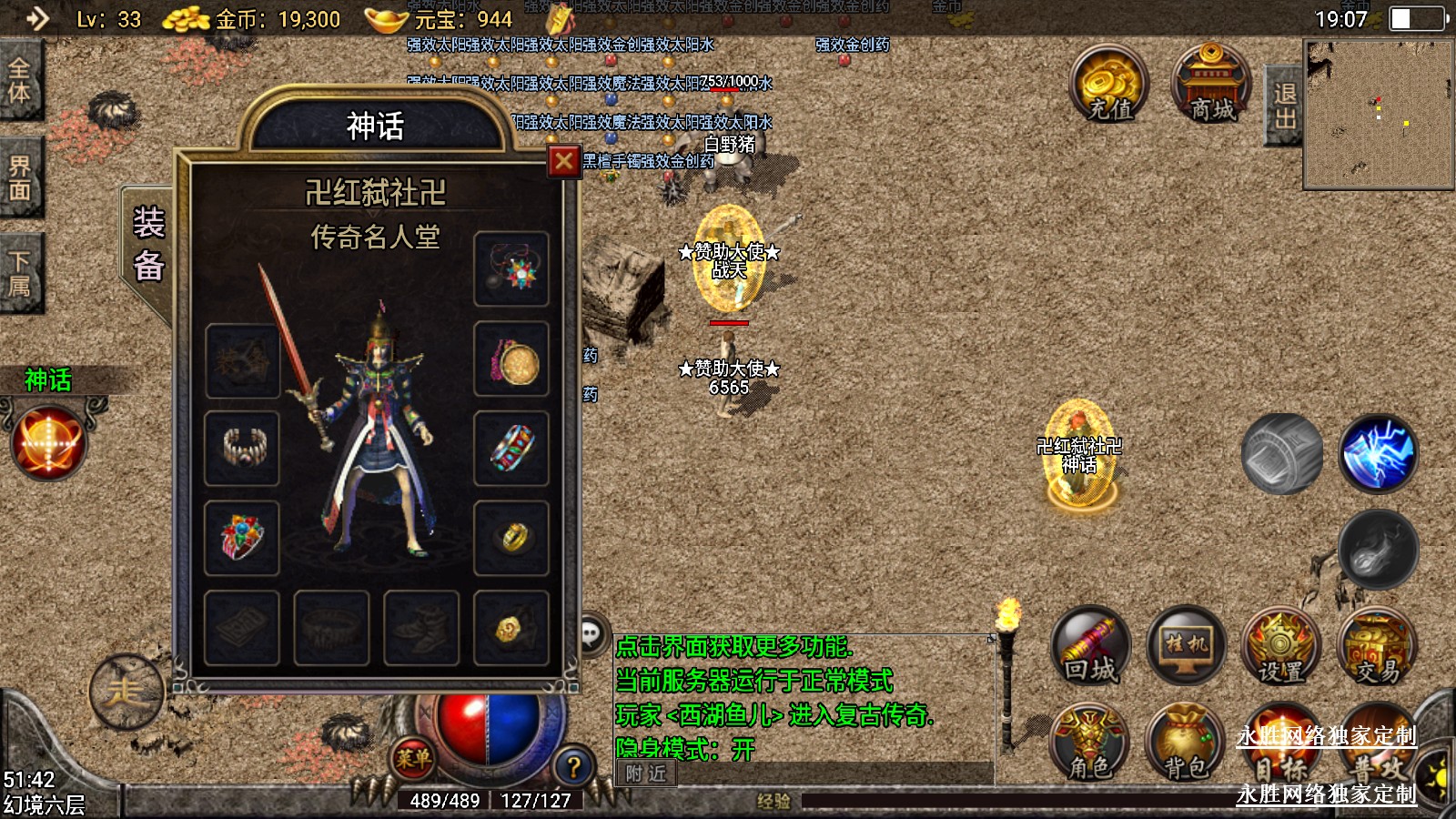1456x819 pixels.
Task: Use the 回城 return-to-town scroll
Action: pos(1091,646)
